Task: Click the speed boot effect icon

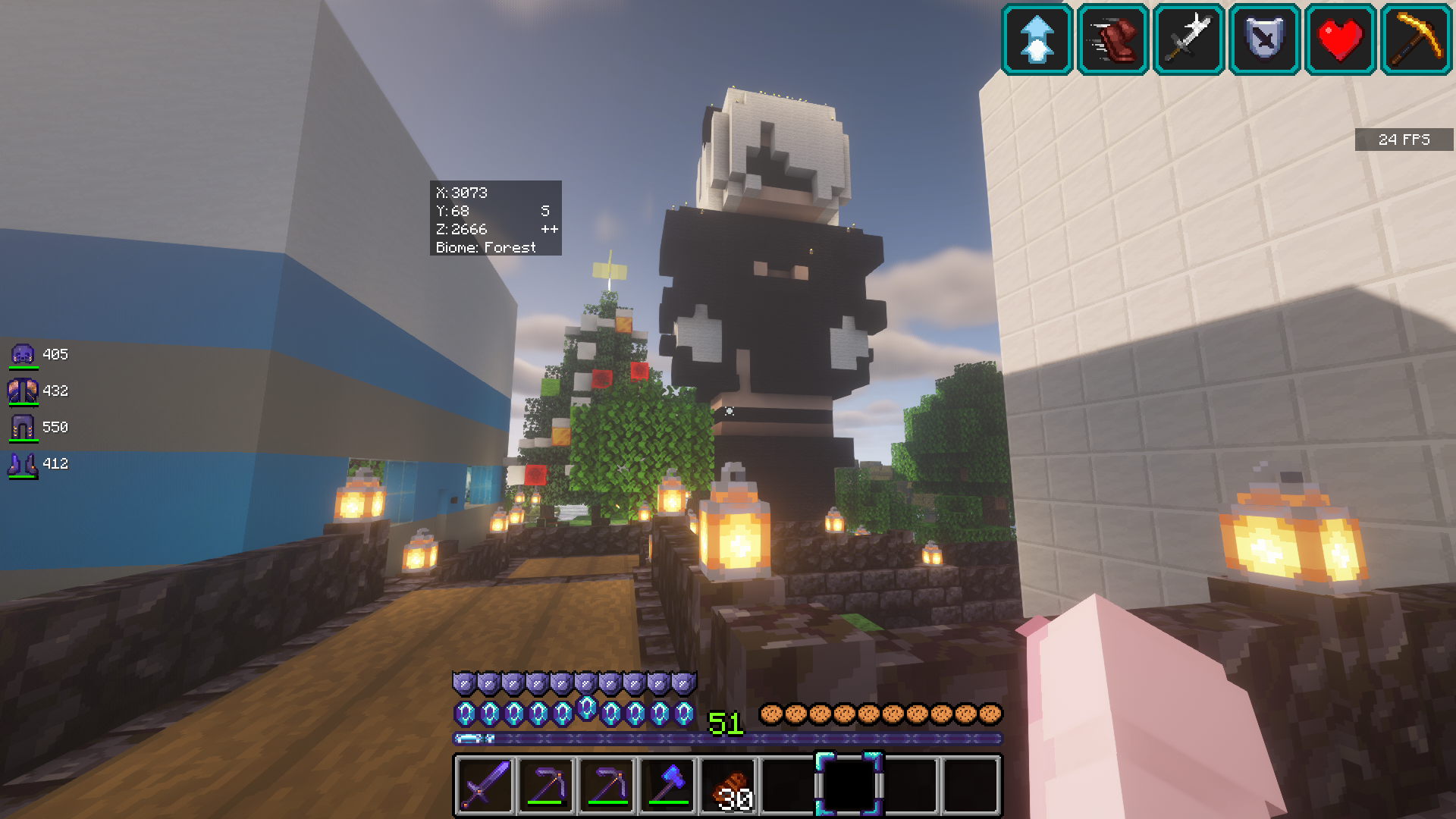Action: click(1112, 39)
